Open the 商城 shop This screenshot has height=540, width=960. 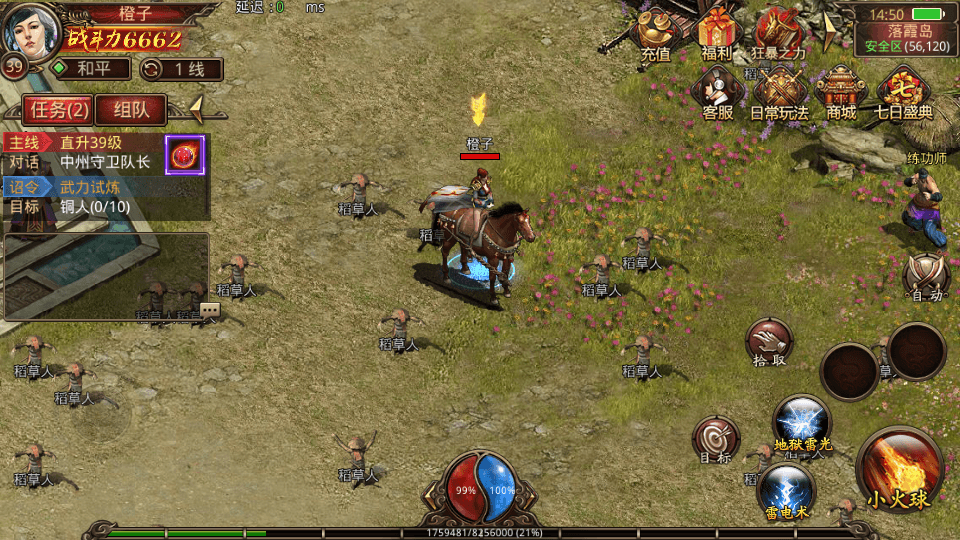[841, 93]
